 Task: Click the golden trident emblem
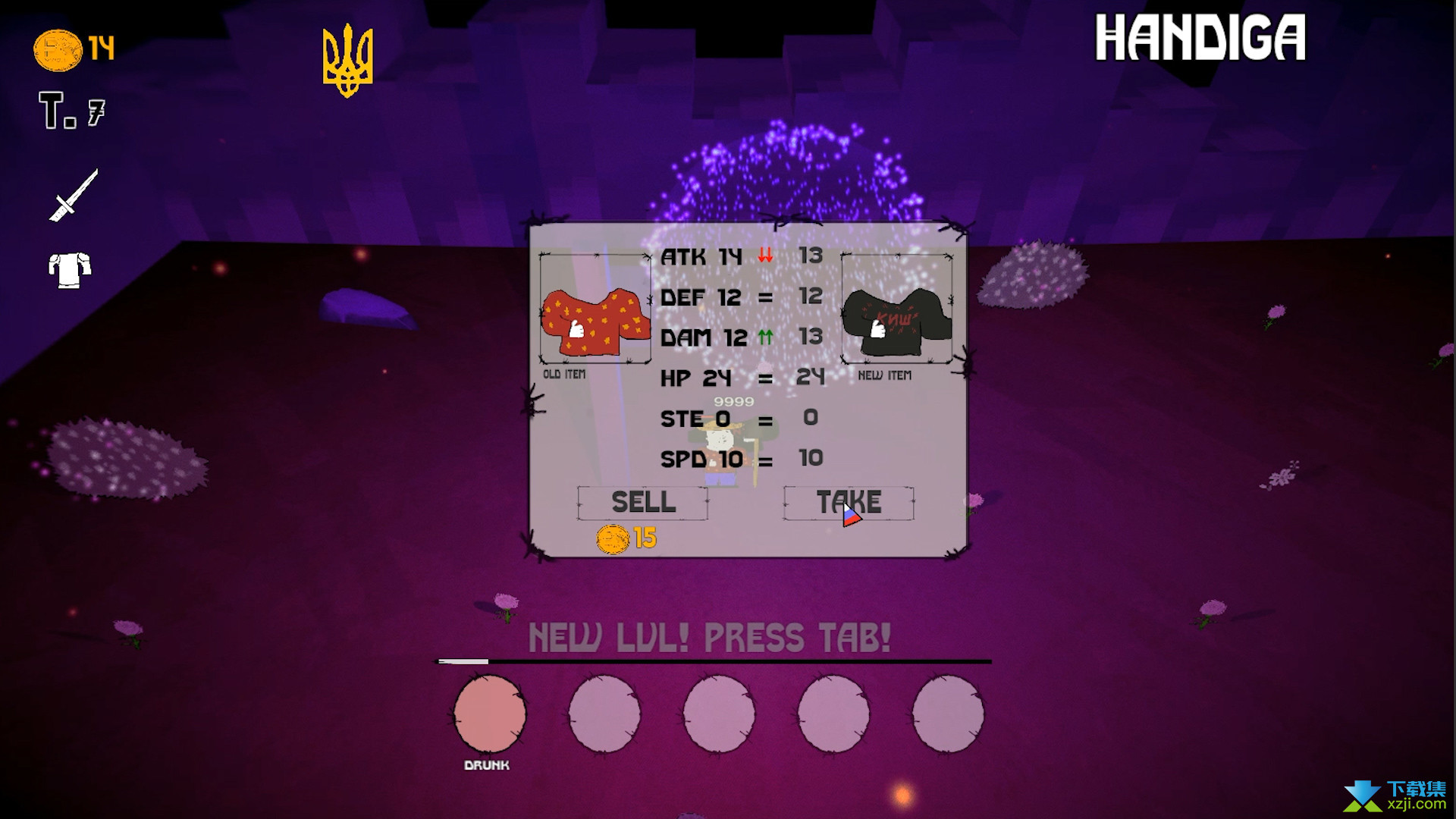347,61
